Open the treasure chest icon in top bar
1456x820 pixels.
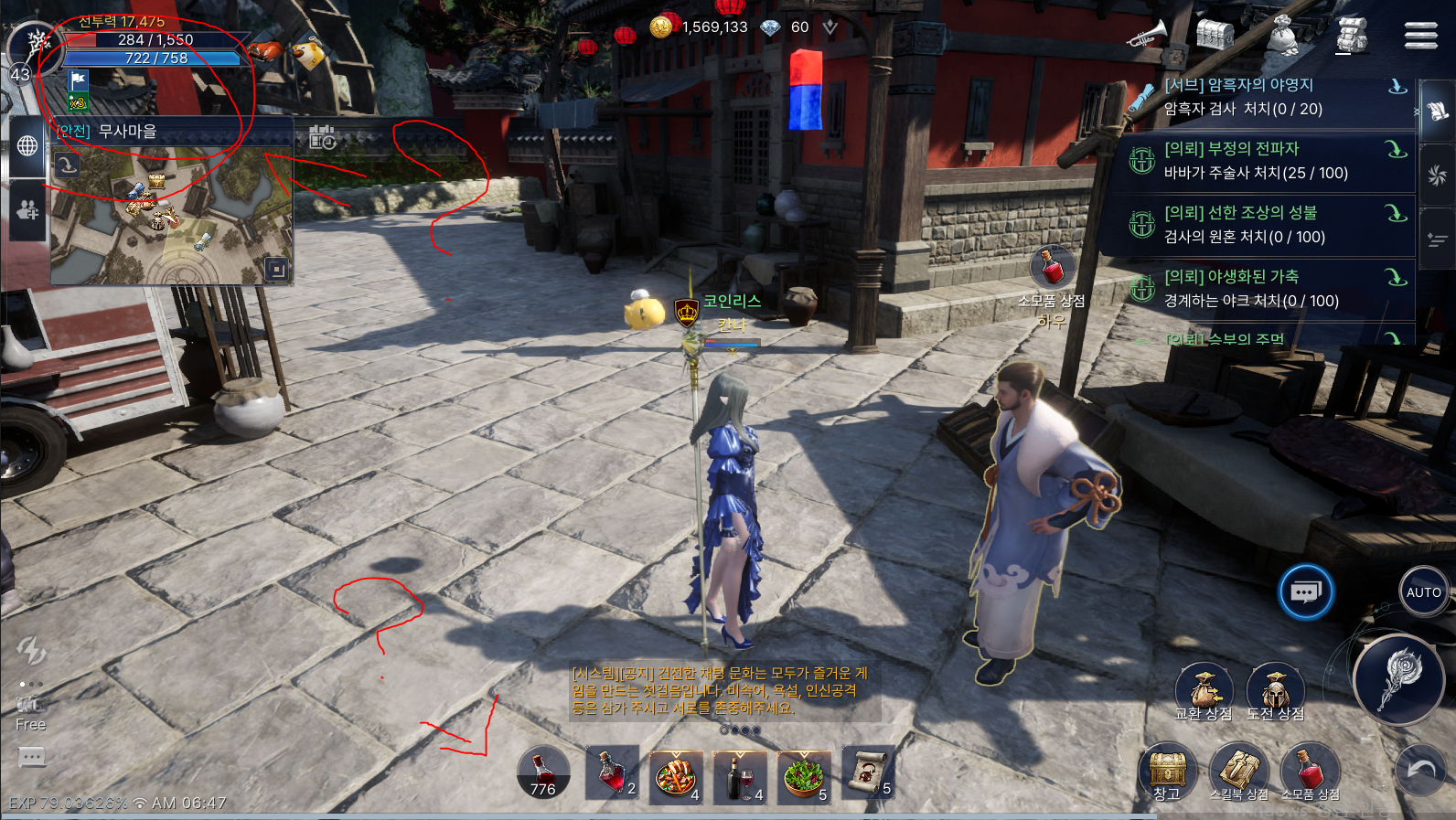(x=1215, y=36)
